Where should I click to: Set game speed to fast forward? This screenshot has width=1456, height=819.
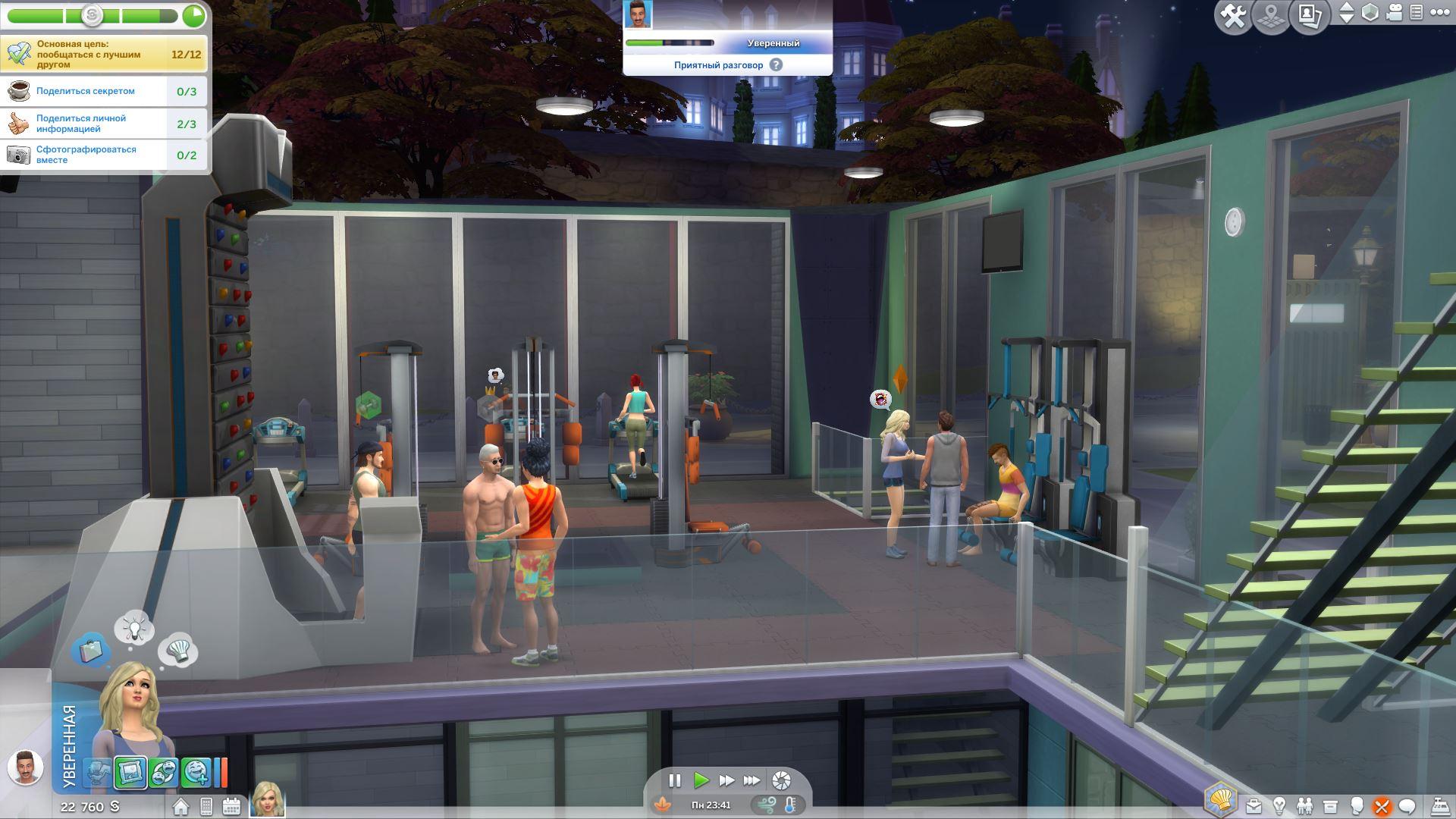tap(726, 780)
